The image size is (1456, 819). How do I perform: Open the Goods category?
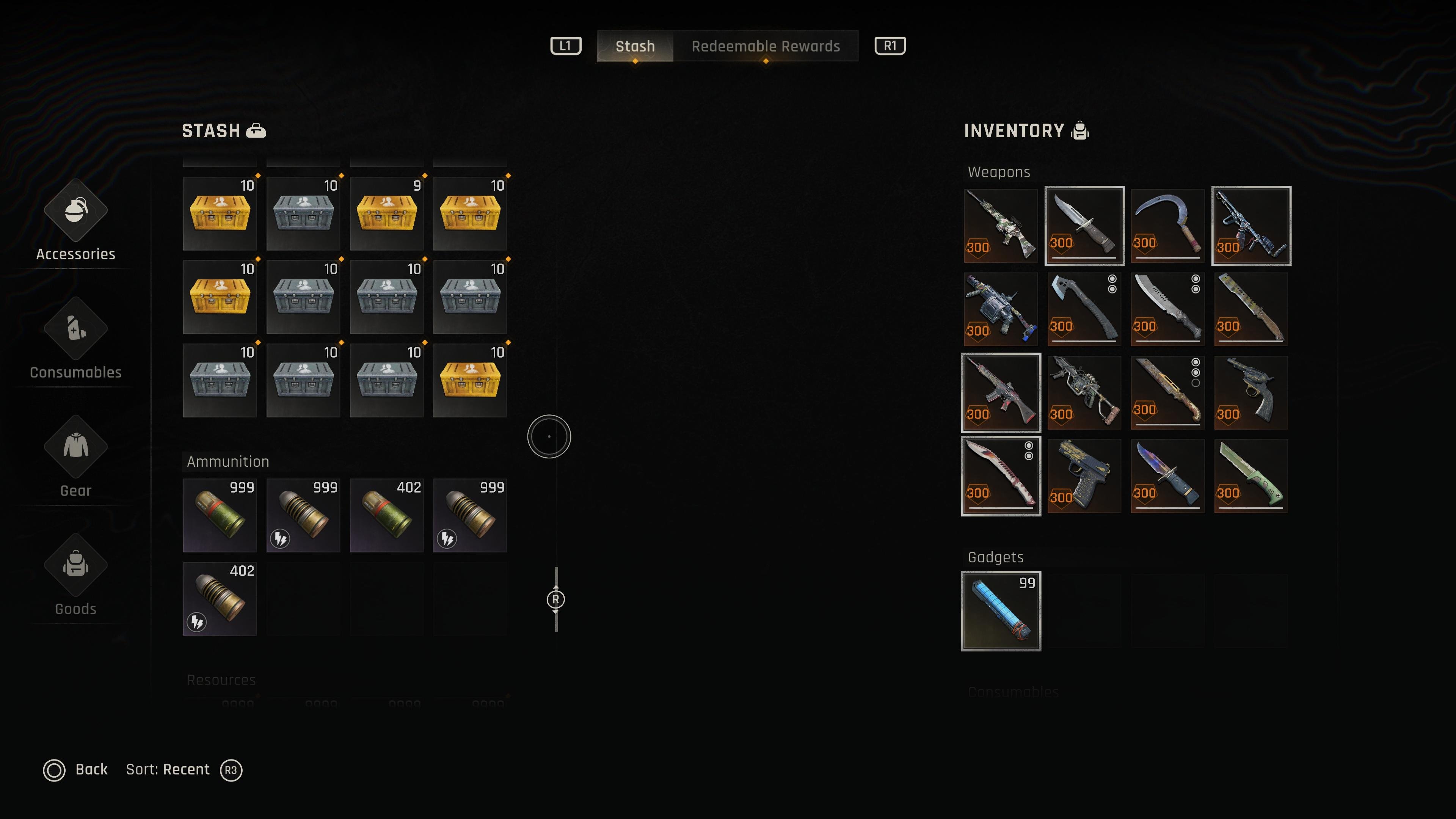click(76, 576)
